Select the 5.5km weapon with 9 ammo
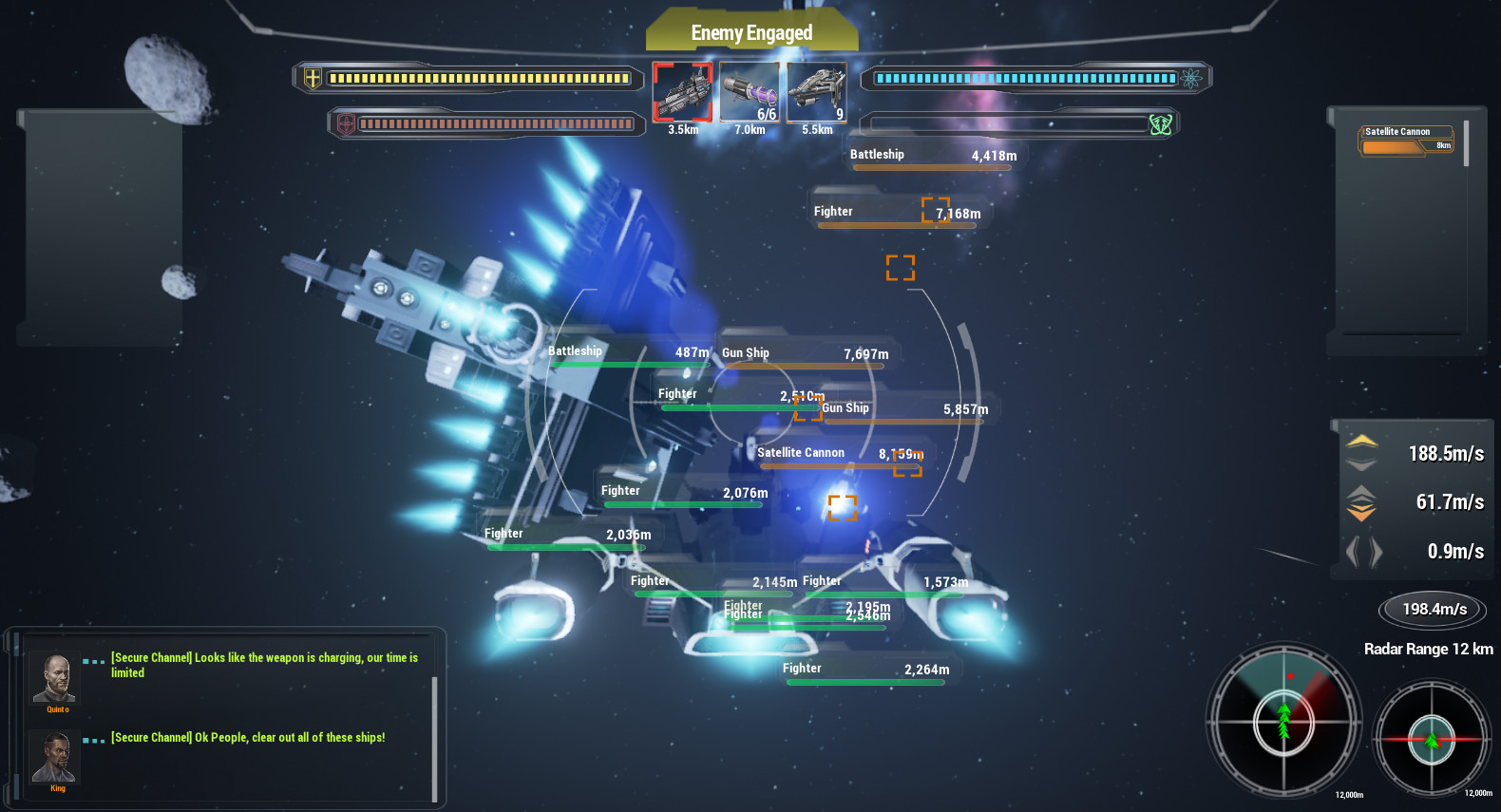1501x812 pixels. (x=816, y=91)
